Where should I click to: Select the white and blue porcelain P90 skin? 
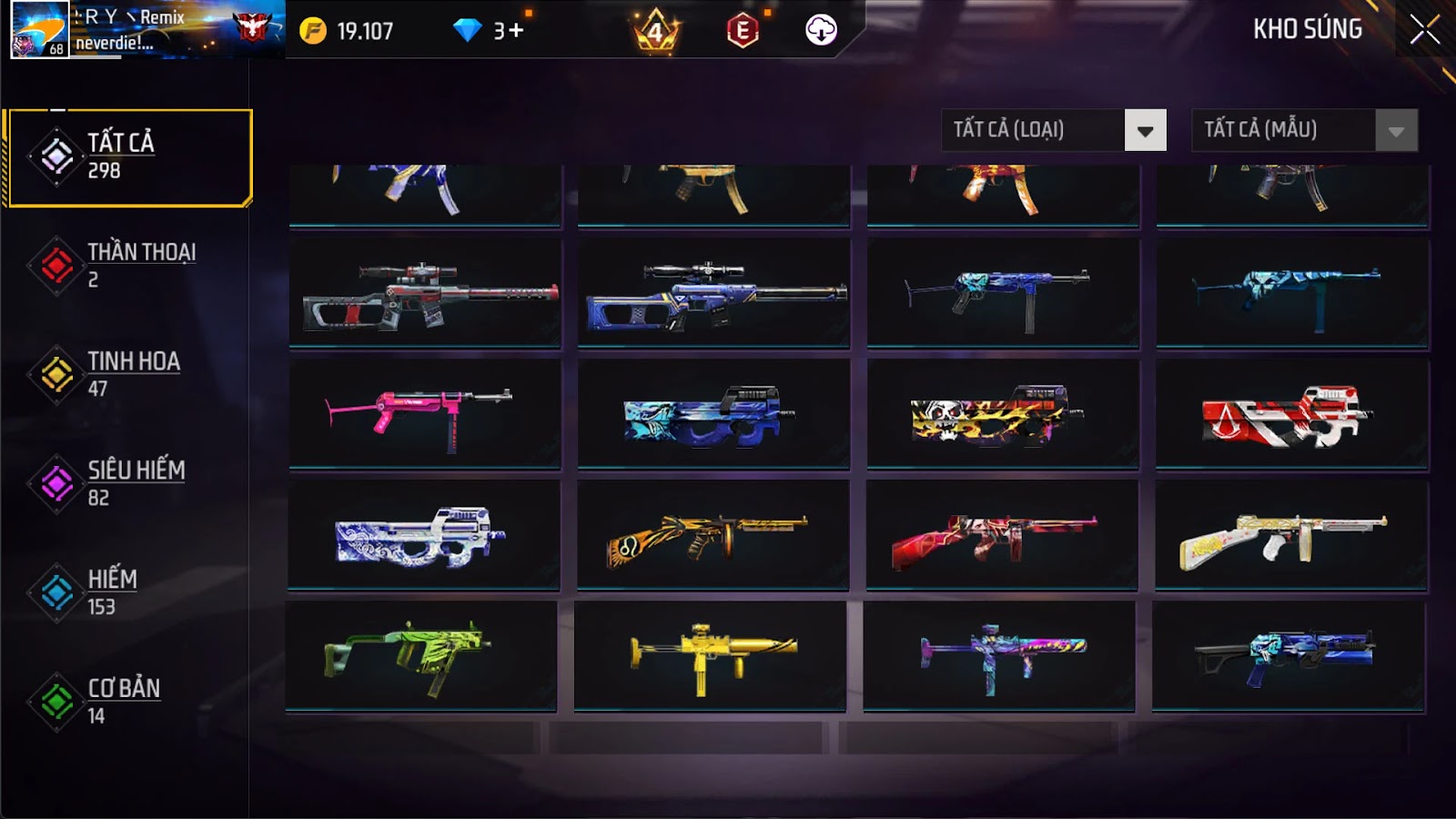[x=424, y=535]
